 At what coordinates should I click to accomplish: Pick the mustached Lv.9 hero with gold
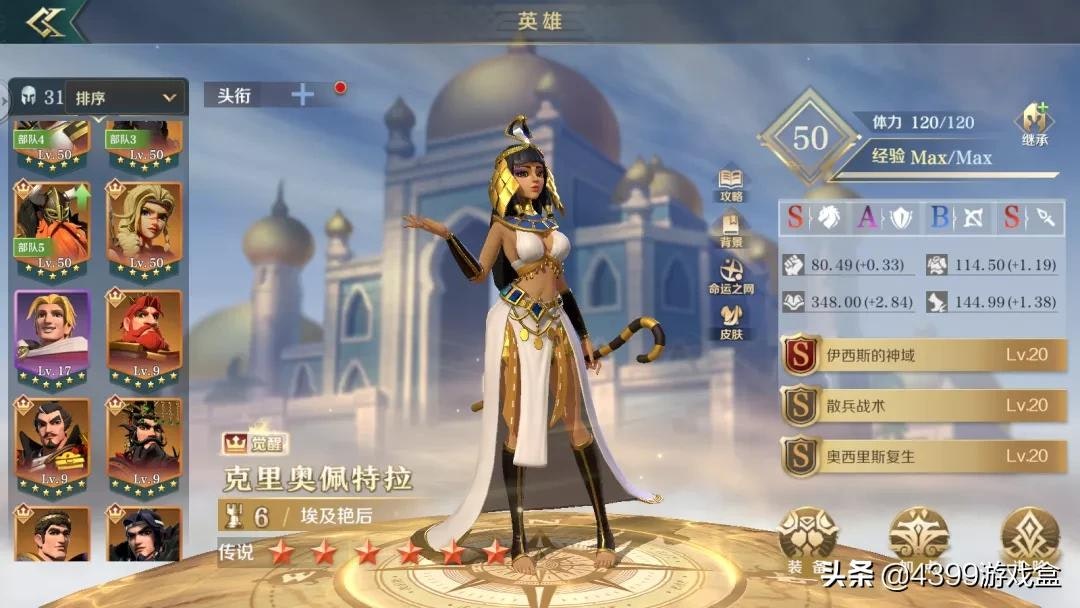[52, 446]
